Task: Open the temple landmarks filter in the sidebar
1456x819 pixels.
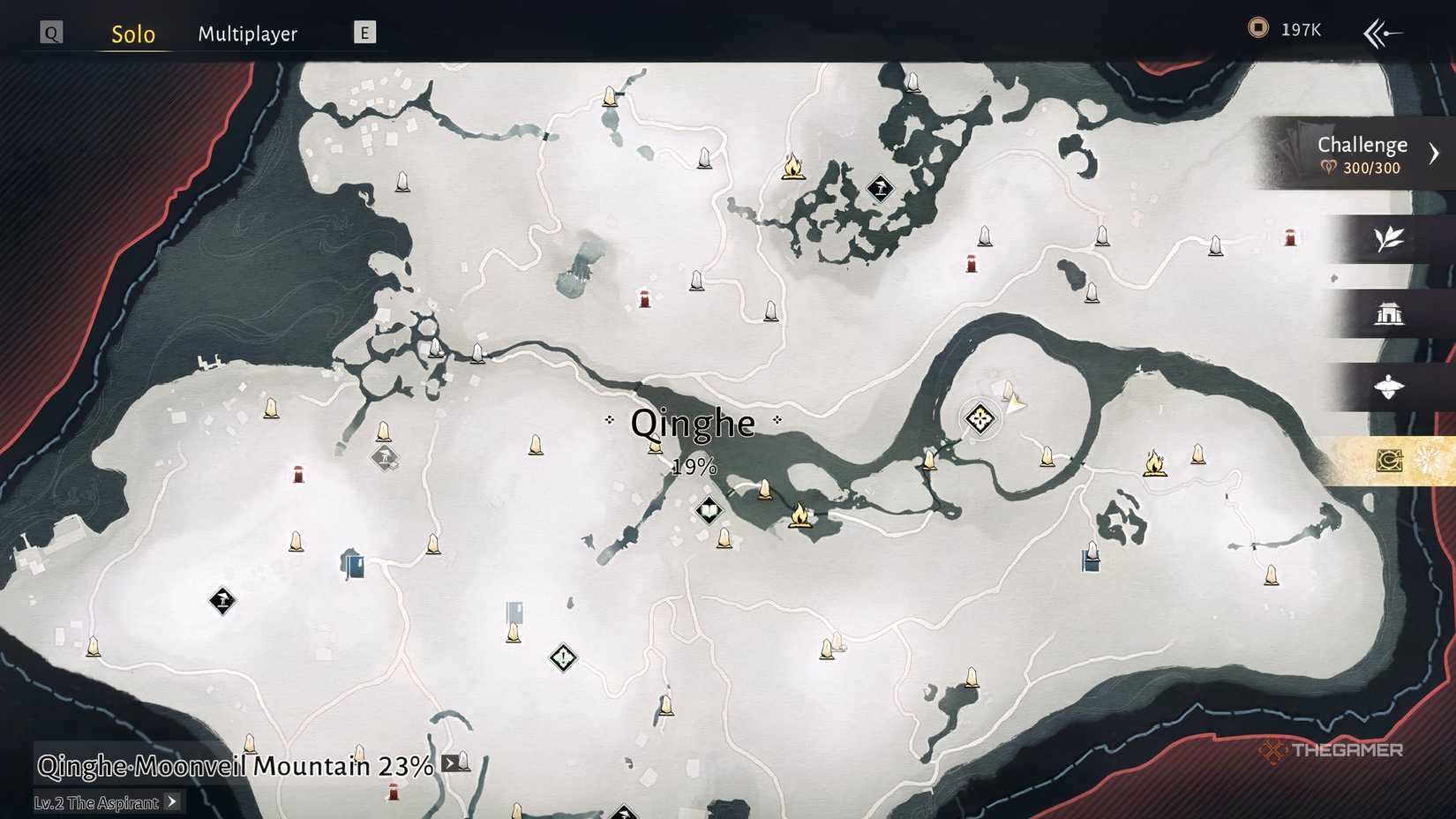Action: (1392, 314)
